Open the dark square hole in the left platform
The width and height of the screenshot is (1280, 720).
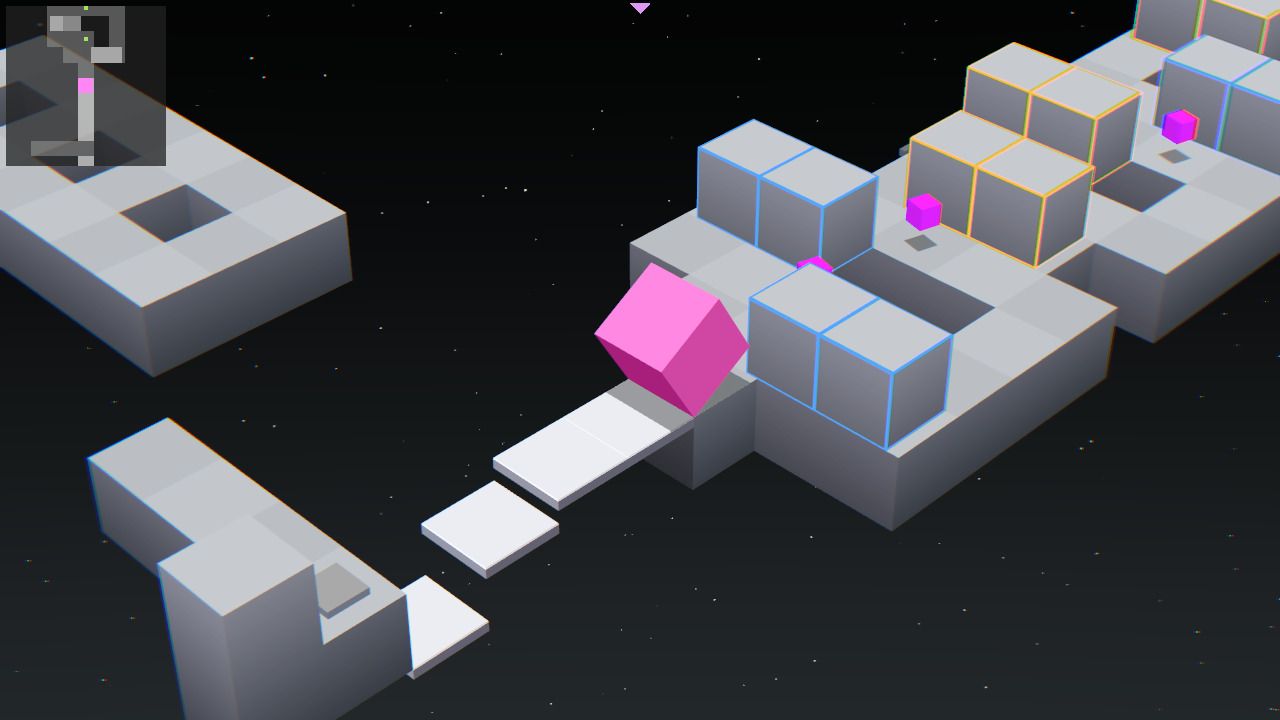click(x=175, y=215)
